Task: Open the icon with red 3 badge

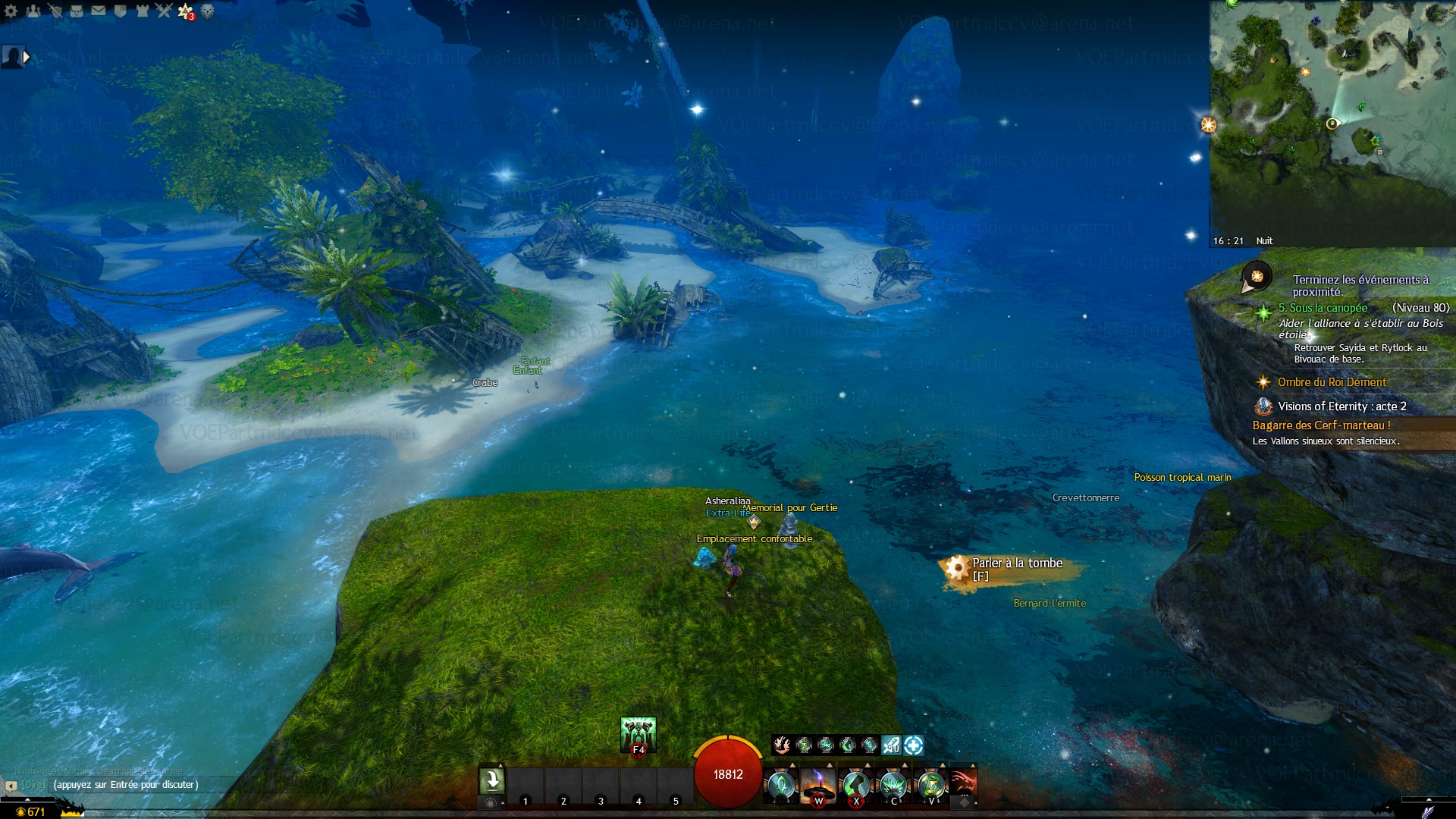Action: click(x=185, y=11)
